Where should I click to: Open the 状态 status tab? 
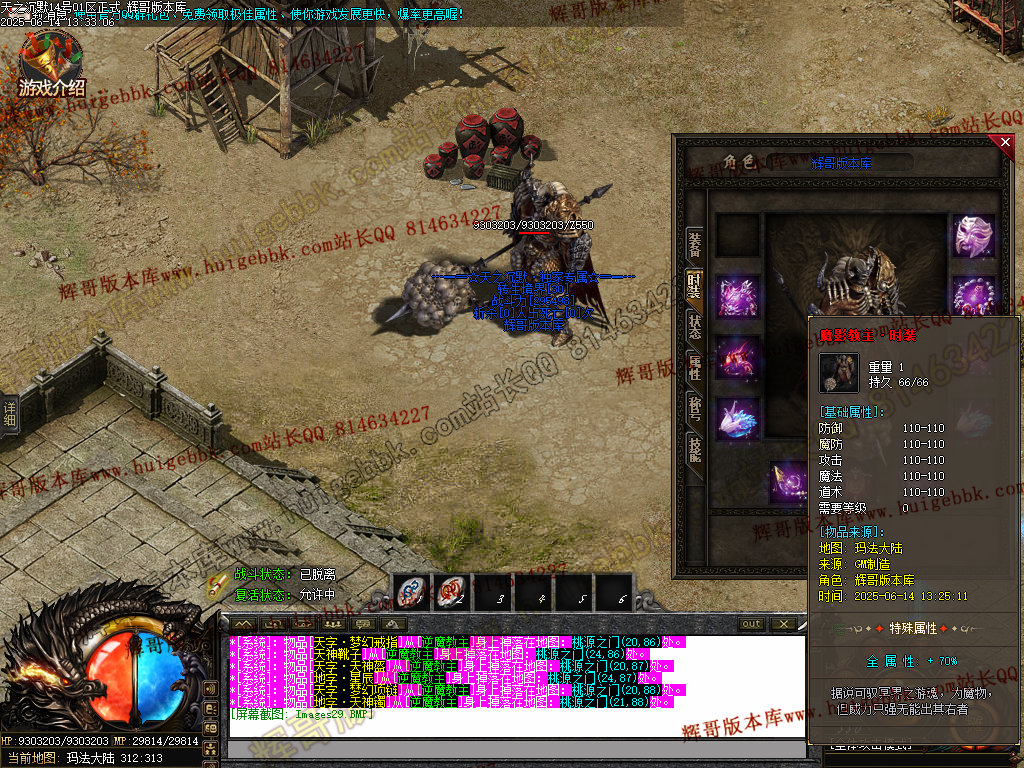[x=694, y=326]
